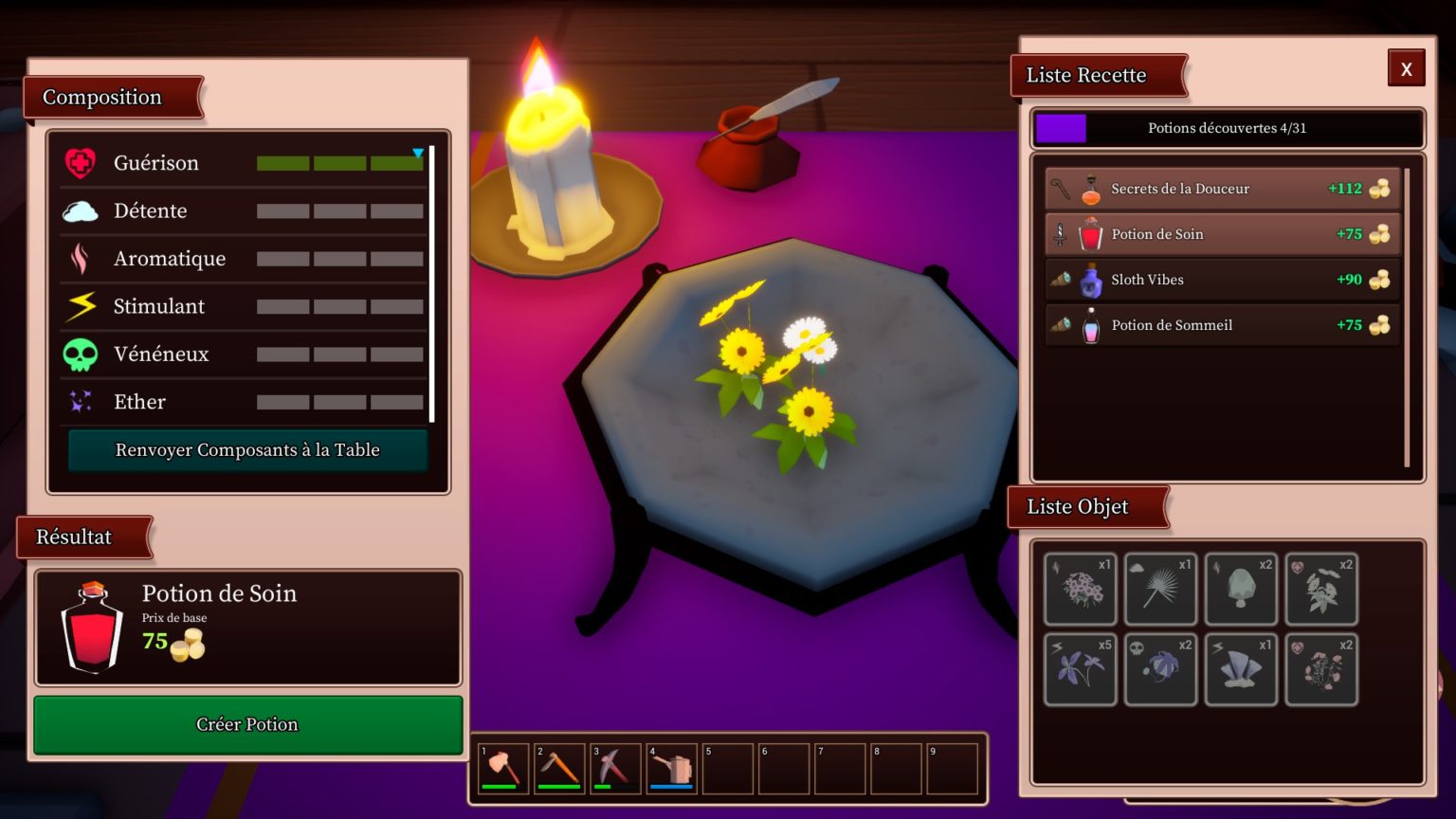
Task: Pick the purple violet flowers ingredient
Action: [x=1081, y=670]
